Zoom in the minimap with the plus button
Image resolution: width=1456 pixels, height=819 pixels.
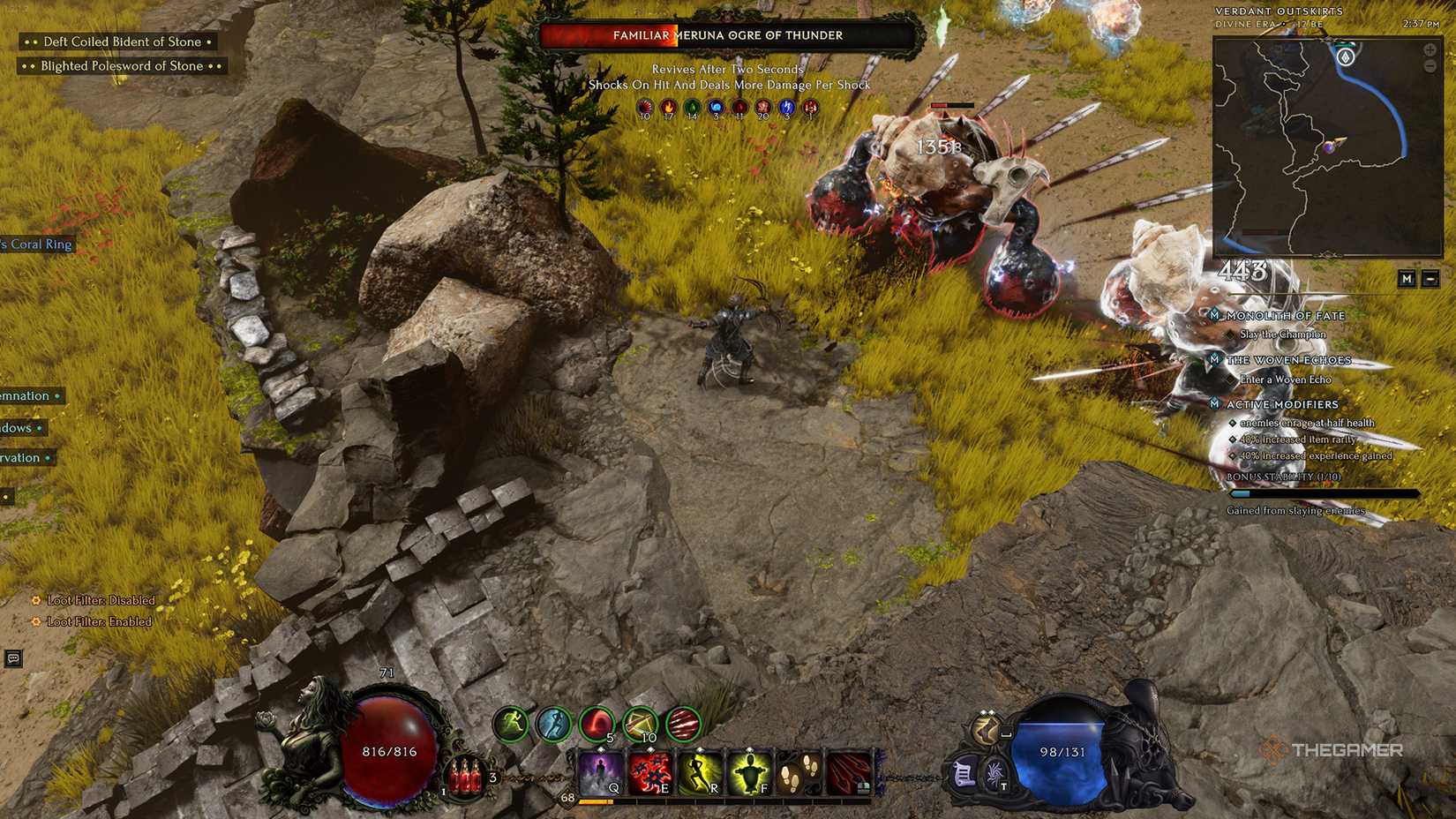(x=1430, y=50)
